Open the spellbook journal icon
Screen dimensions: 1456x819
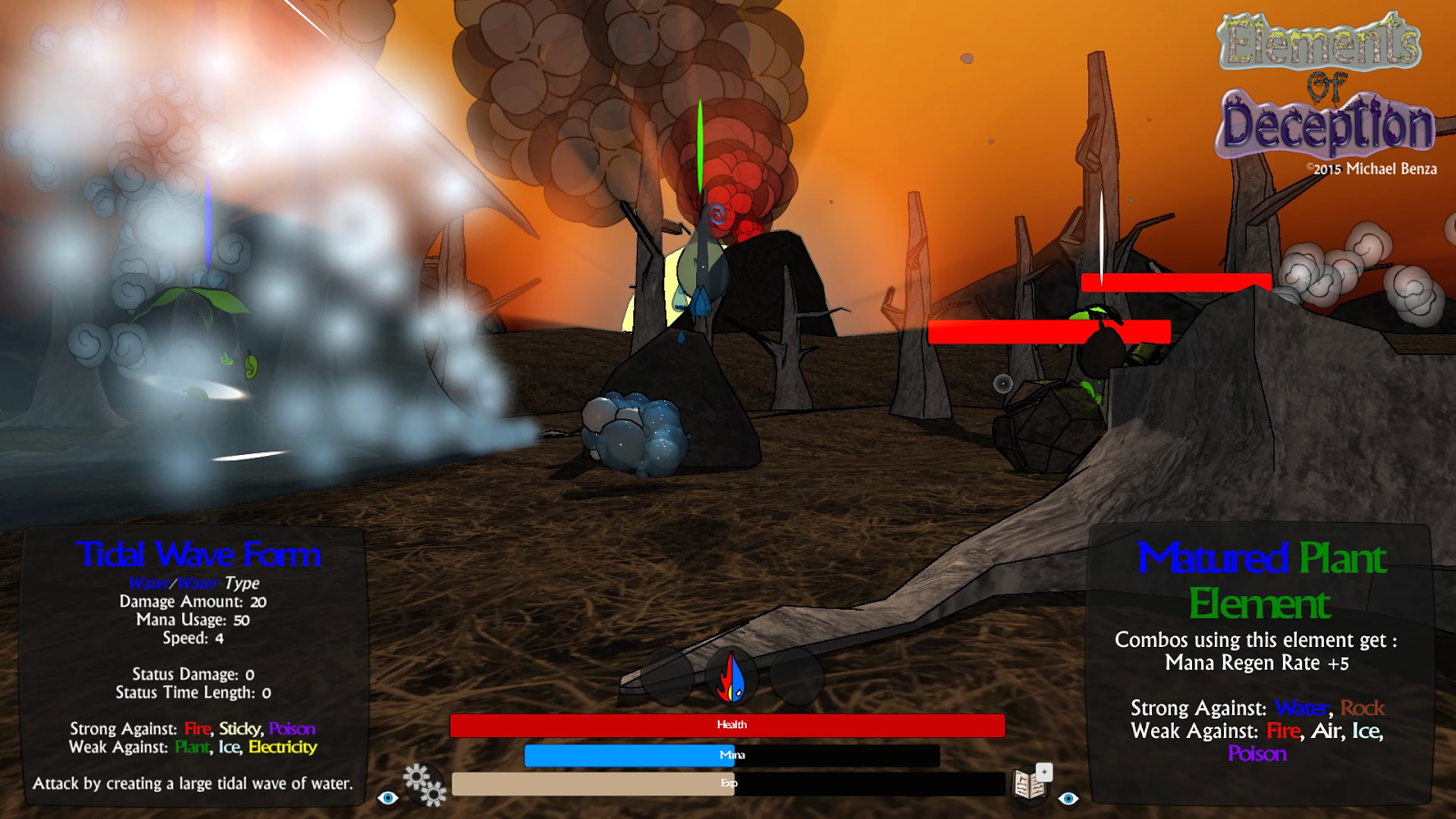pos(1029,785)
